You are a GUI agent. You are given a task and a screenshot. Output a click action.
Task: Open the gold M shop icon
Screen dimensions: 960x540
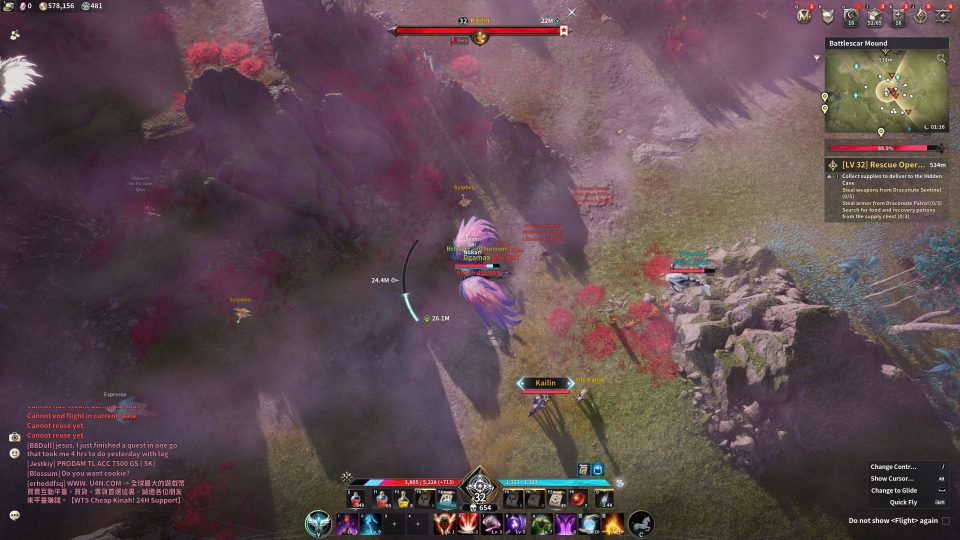804,15
